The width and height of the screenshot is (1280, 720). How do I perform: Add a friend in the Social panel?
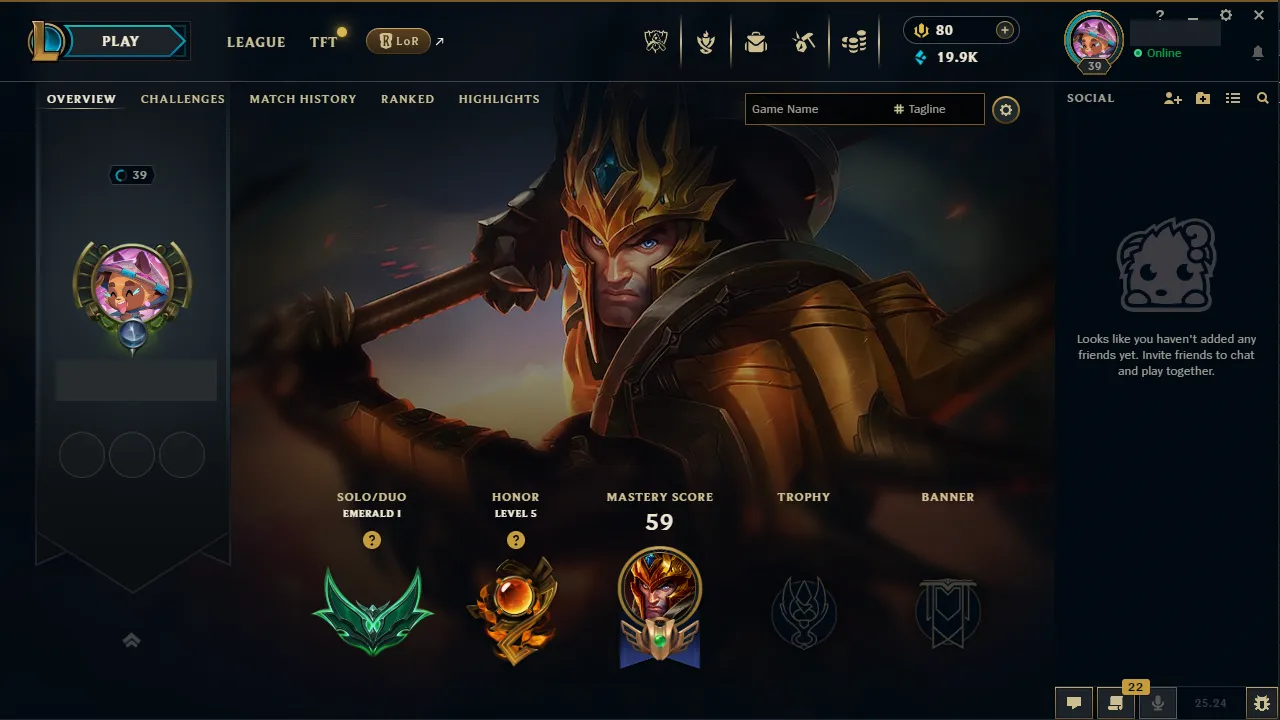[1172, 98]
